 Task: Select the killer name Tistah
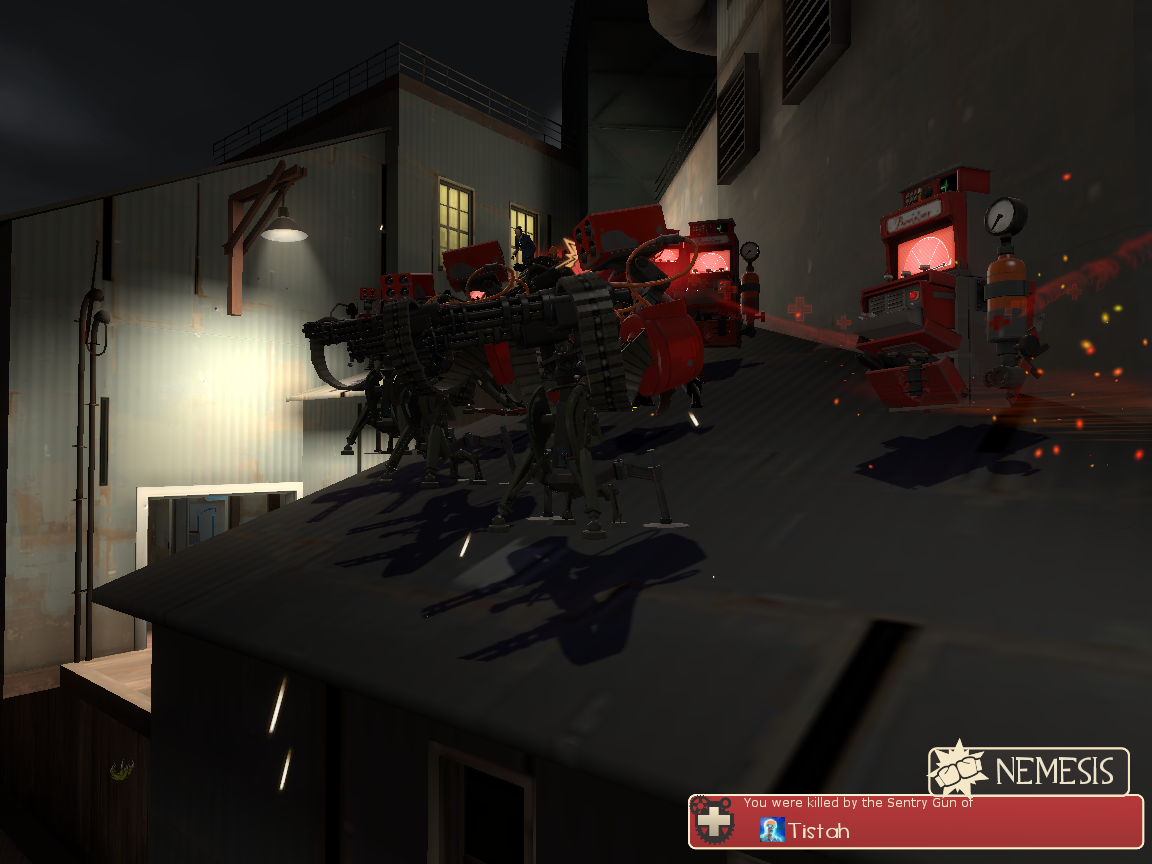[x=818, y=830]
